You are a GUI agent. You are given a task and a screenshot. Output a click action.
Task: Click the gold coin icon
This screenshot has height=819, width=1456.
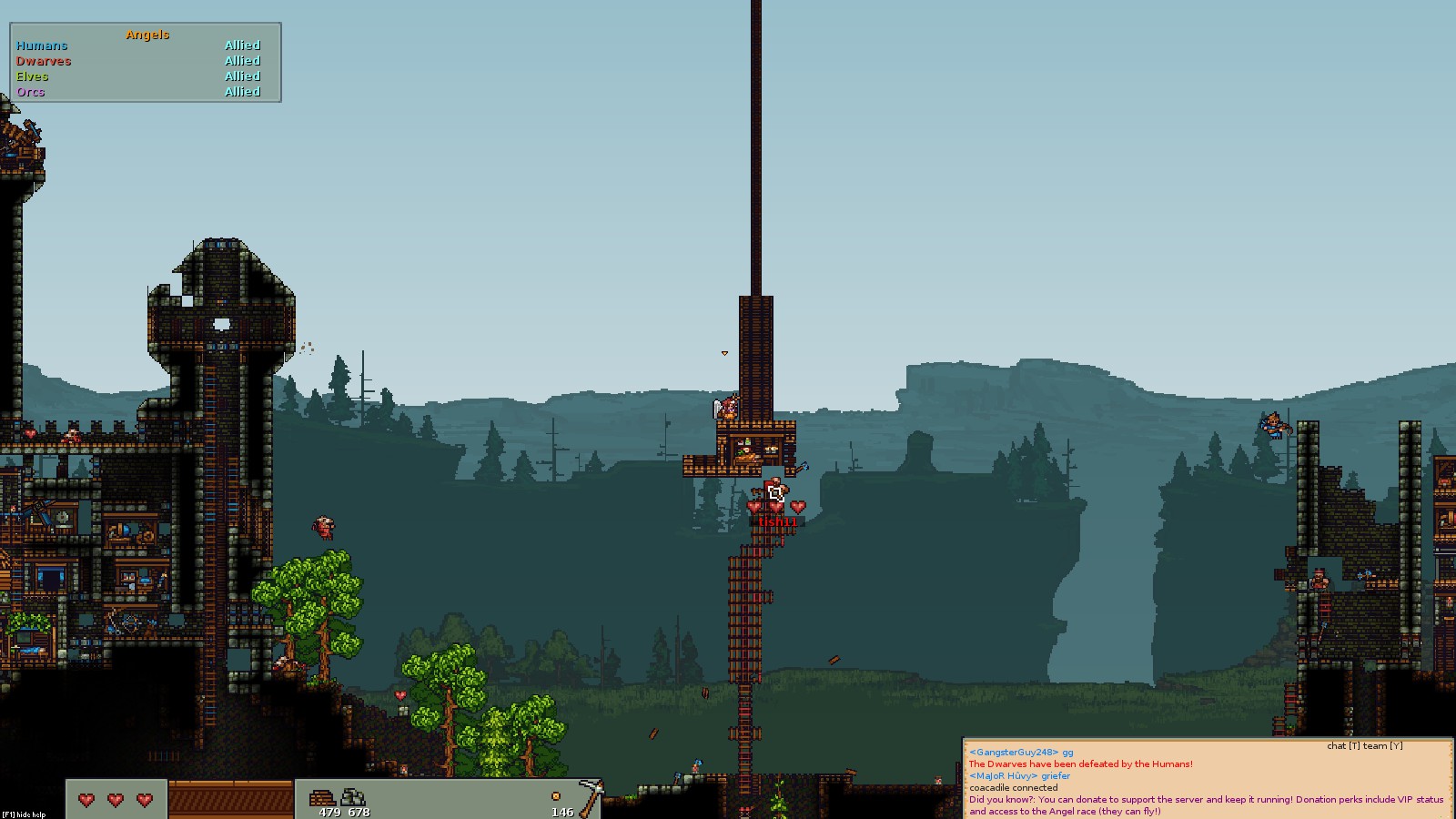pyautogui.click(x=556, y=796)
